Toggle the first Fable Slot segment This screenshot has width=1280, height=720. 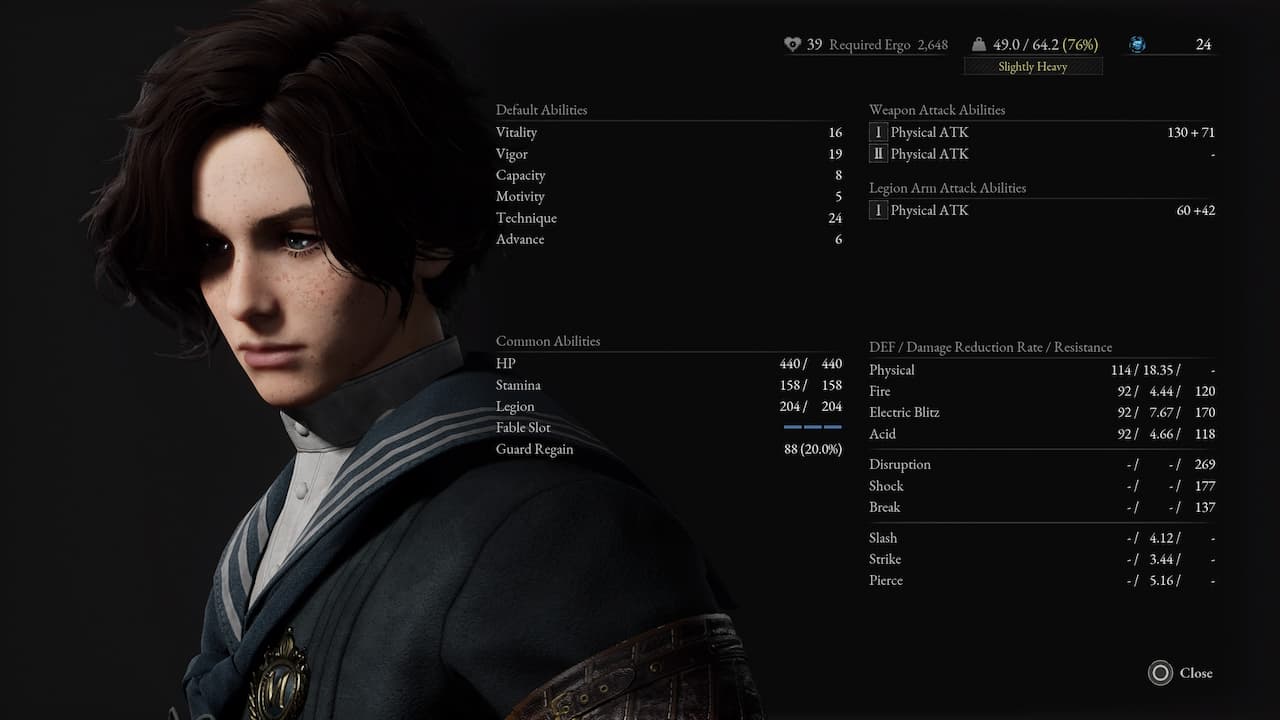(x=791, y=427)
